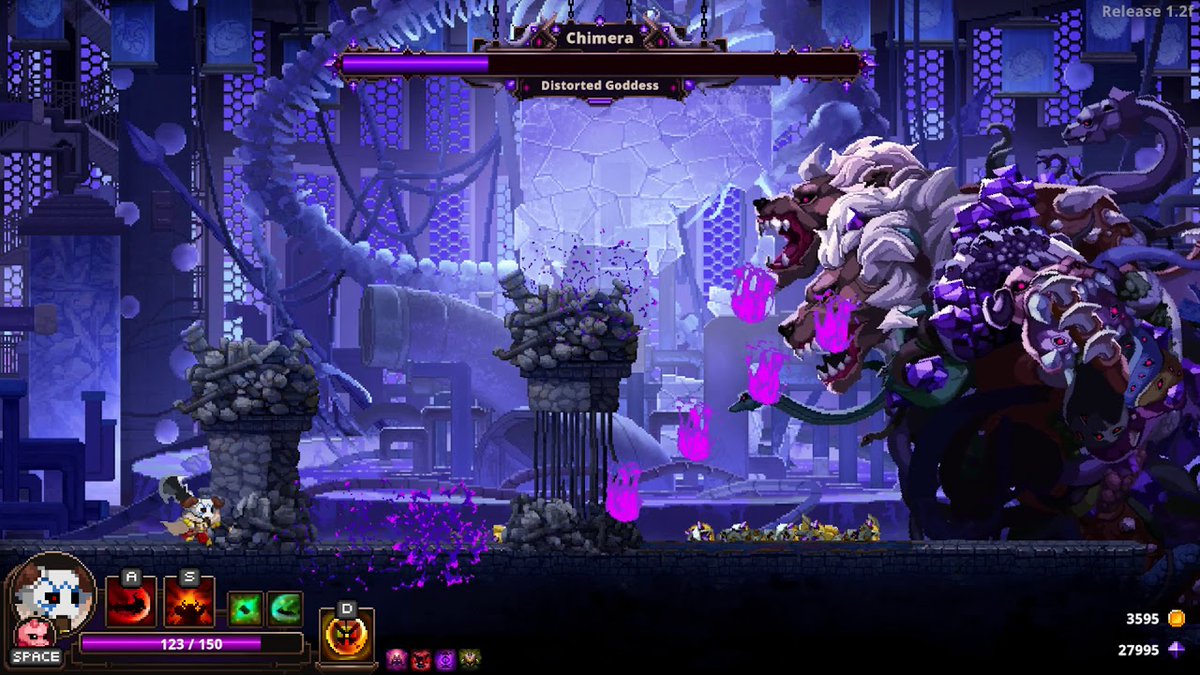Click the green crescent wave icon

284,609
